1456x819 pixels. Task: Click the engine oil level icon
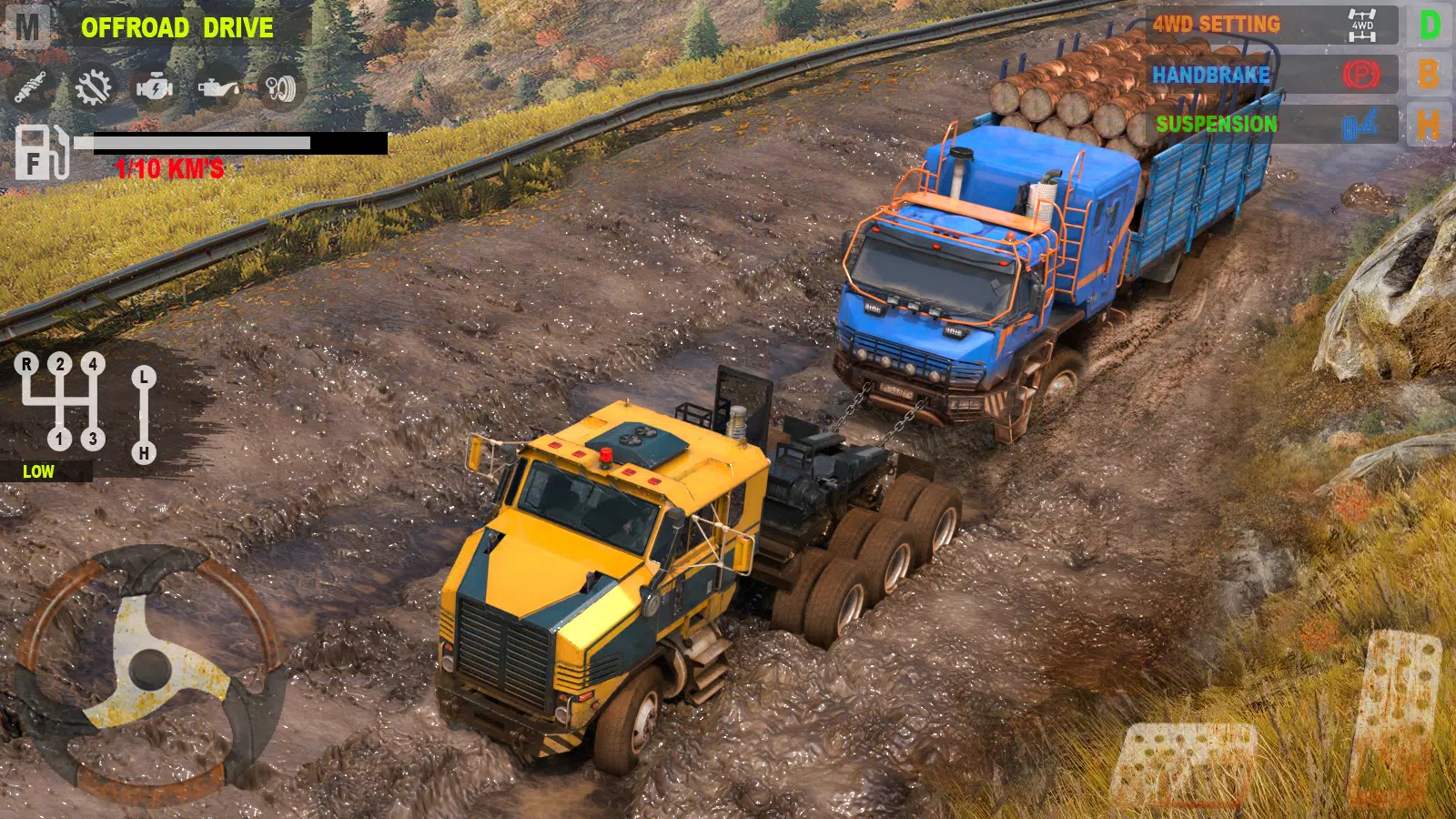[x=221, y=87]
